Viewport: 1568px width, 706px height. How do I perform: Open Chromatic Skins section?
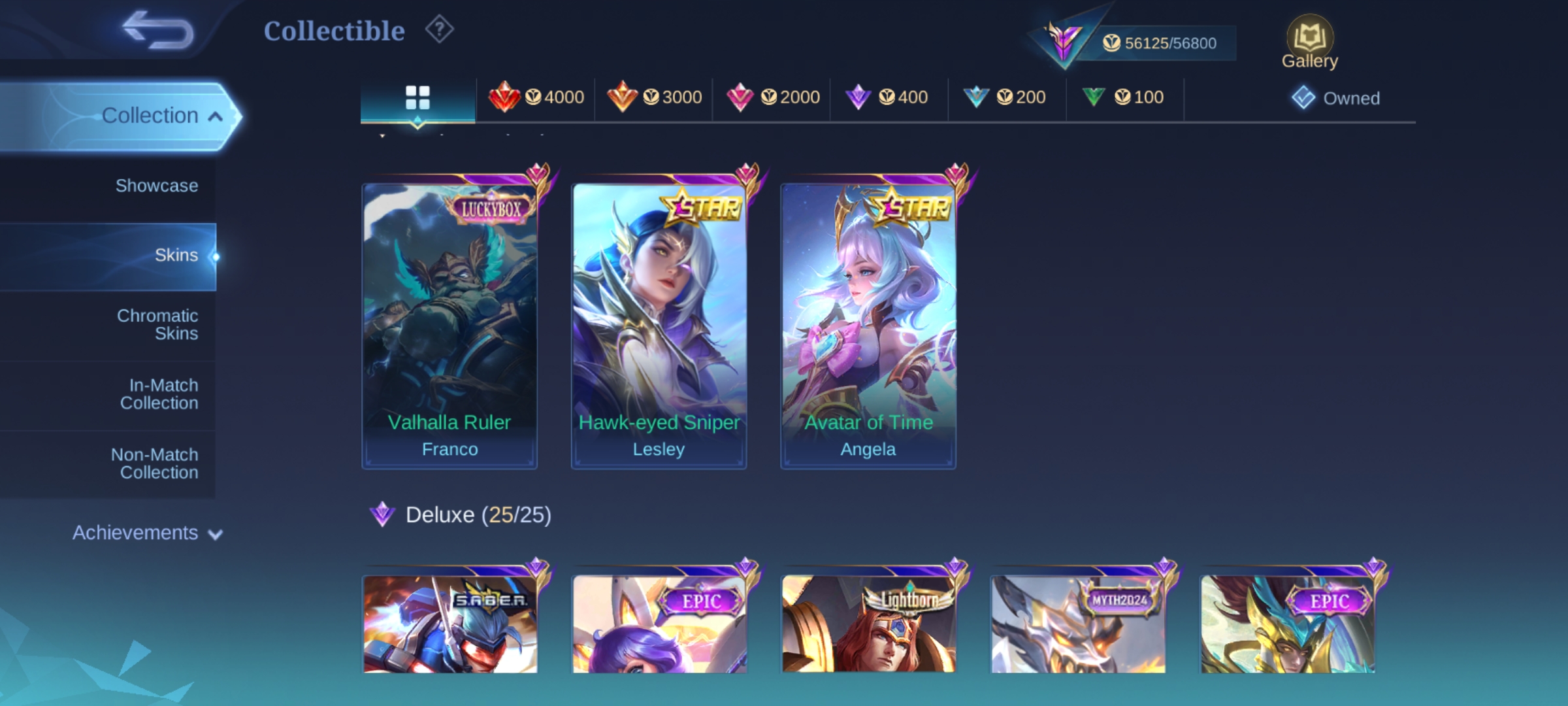pyautogui.click(x=157, y=324)
